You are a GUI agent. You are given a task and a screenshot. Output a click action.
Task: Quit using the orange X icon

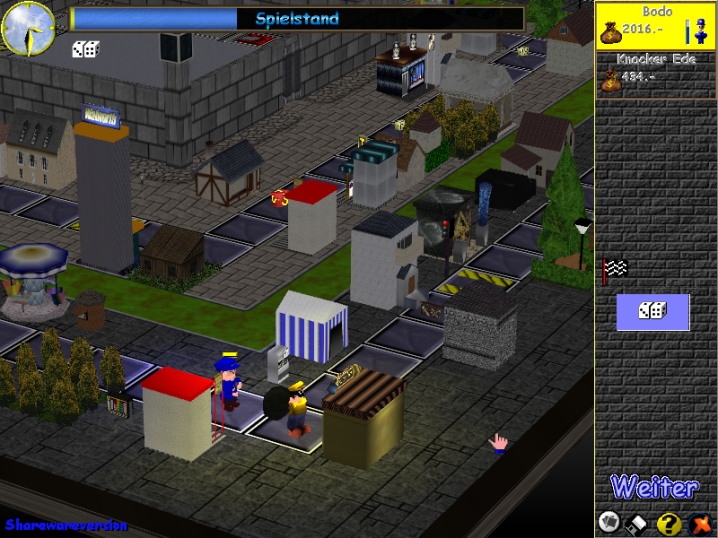point(702,522)
